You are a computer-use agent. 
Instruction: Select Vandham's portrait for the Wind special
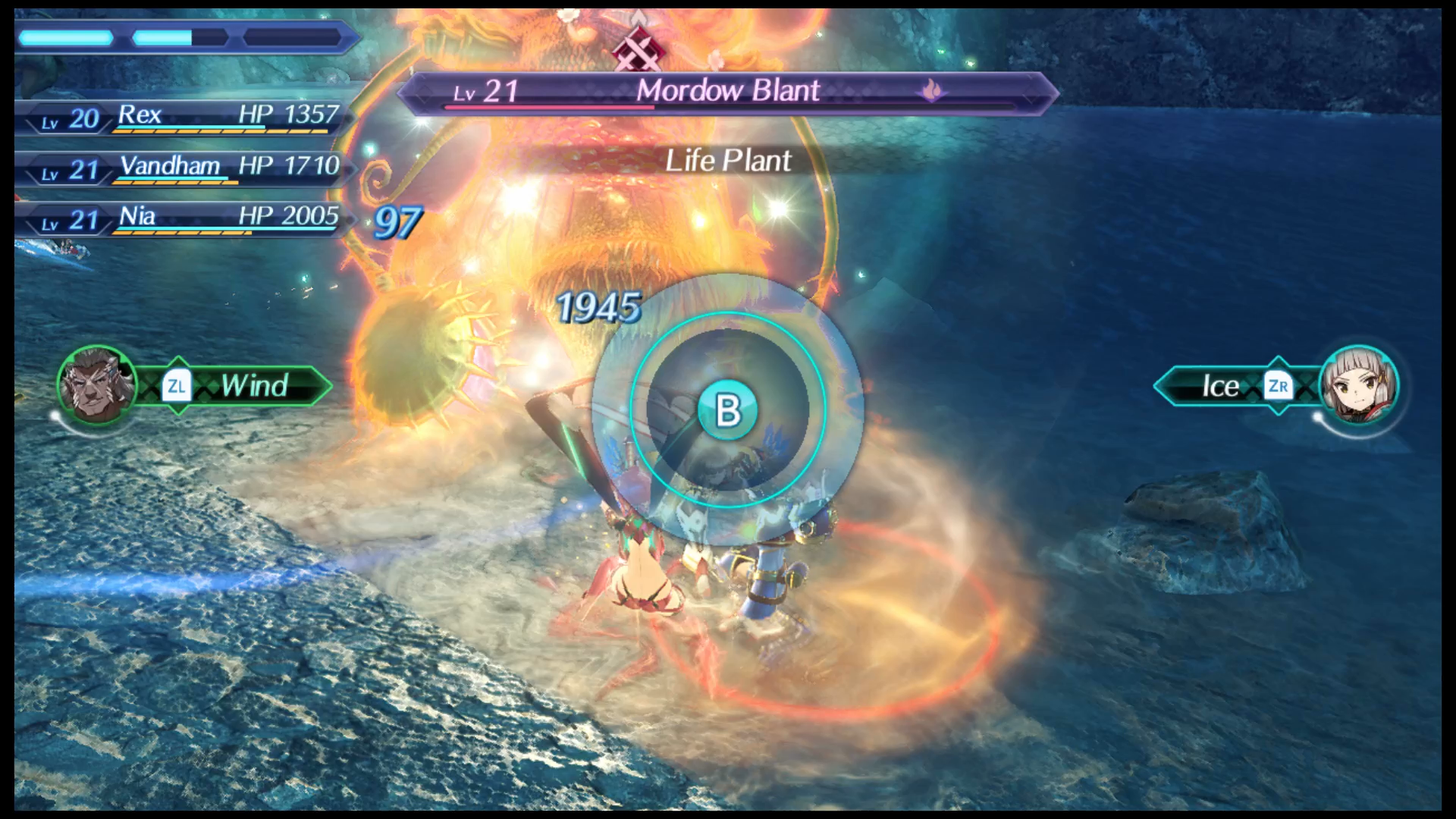pos(96,385)
